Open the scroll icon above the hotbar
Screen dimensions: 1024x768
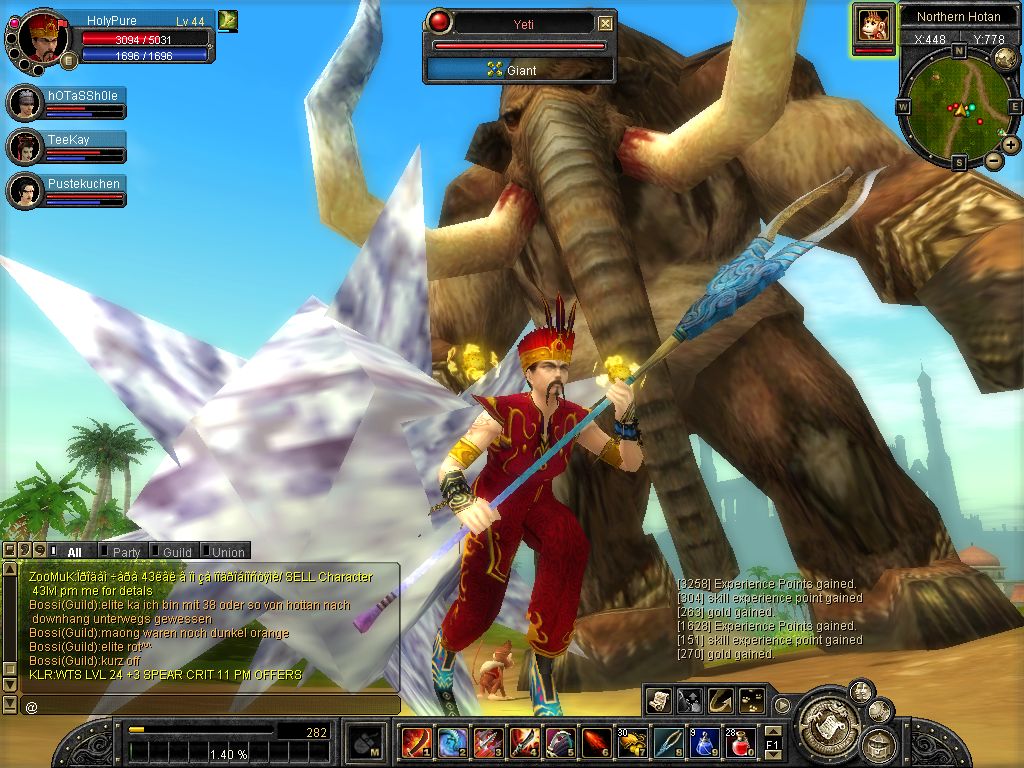(658, 700)
